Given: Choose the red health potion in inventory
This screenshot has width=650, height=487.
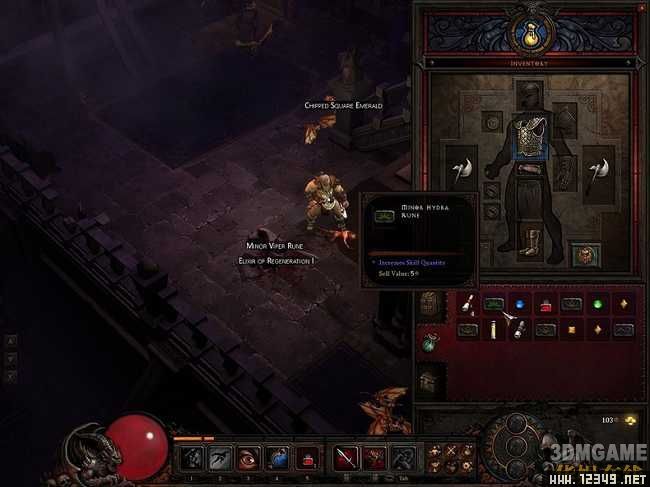Looking at the screenshot, I should tap(546, 304).
